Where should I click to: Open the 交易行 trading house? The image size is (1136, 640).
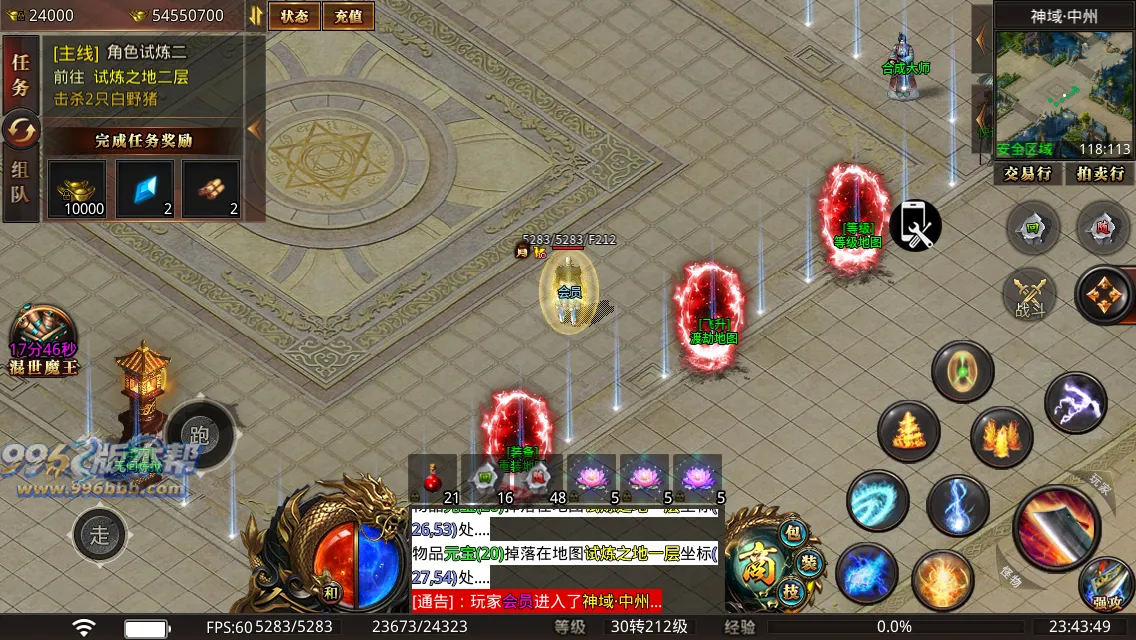[x=1028, y=174]
